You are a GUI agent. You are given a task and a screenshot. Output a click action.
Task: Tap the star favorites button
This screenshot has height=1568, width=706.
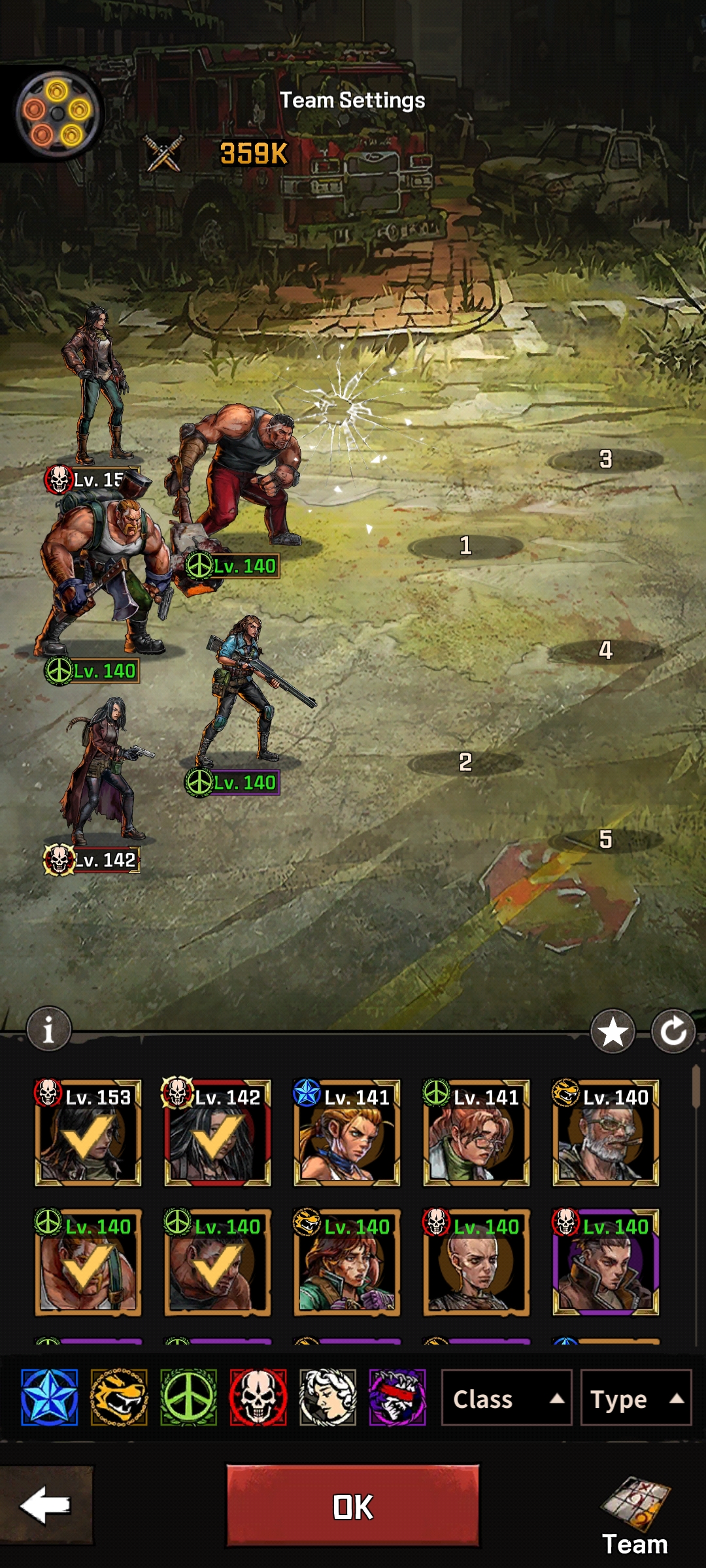(x=613, y=1032)
